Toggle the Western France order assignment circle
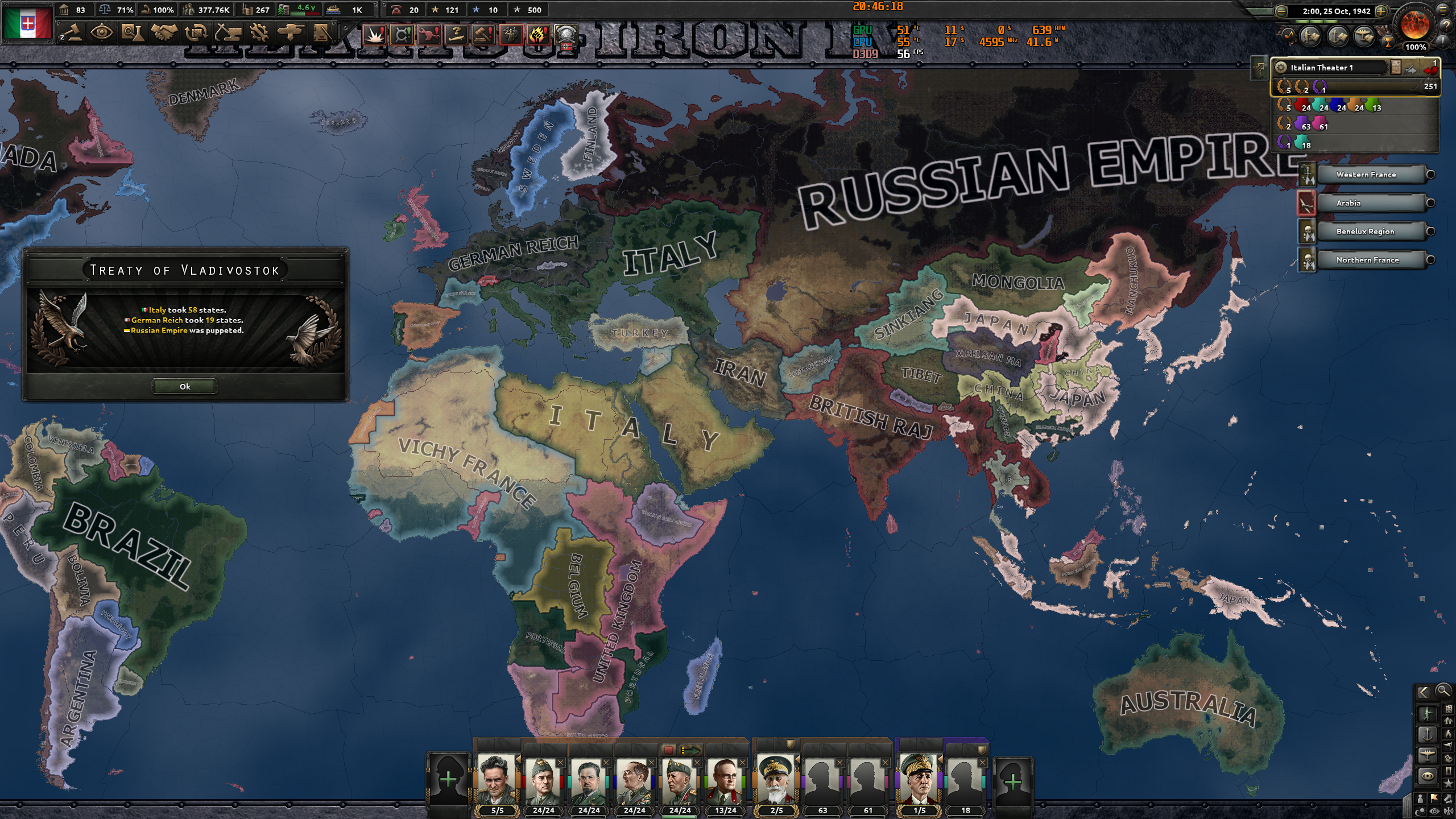This screenshot has width=1456, height=819. [1432, 175]
